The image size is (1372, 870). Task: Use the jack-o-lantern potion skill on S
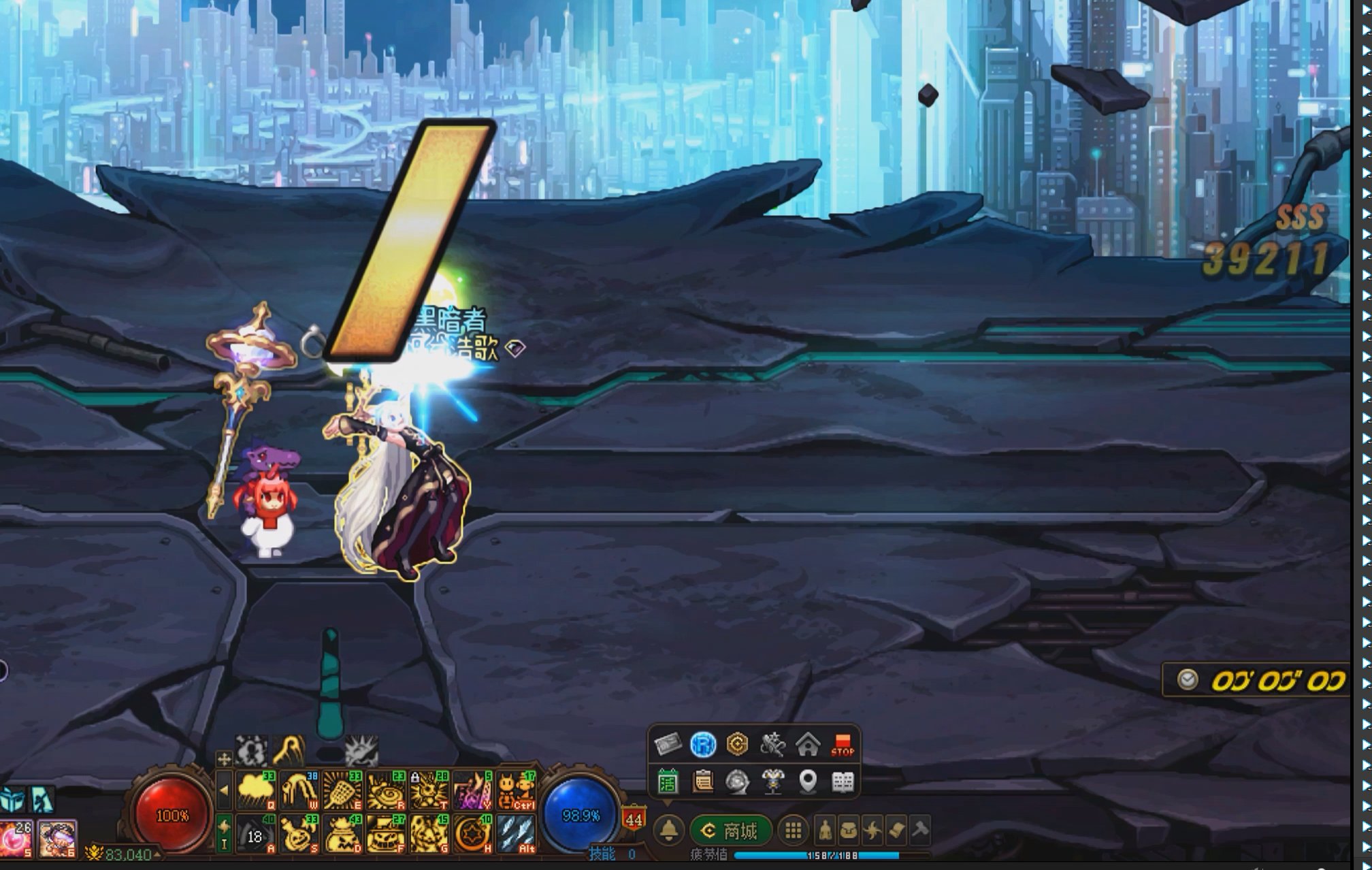click(x=299, y=834)
